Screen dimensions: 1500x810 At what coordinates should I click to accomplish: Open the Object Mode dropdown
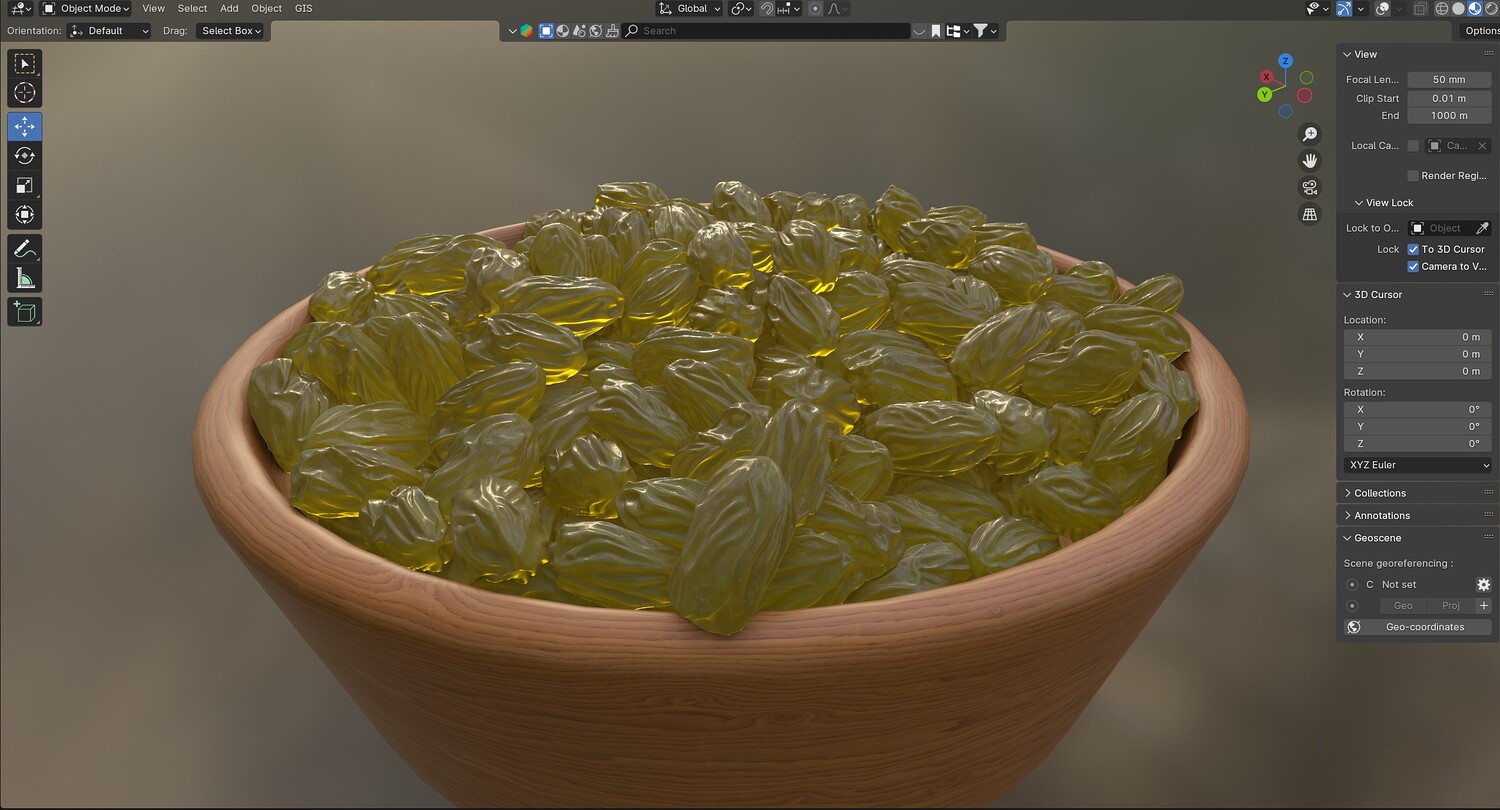pyautogui.click(x=86, y=8)
